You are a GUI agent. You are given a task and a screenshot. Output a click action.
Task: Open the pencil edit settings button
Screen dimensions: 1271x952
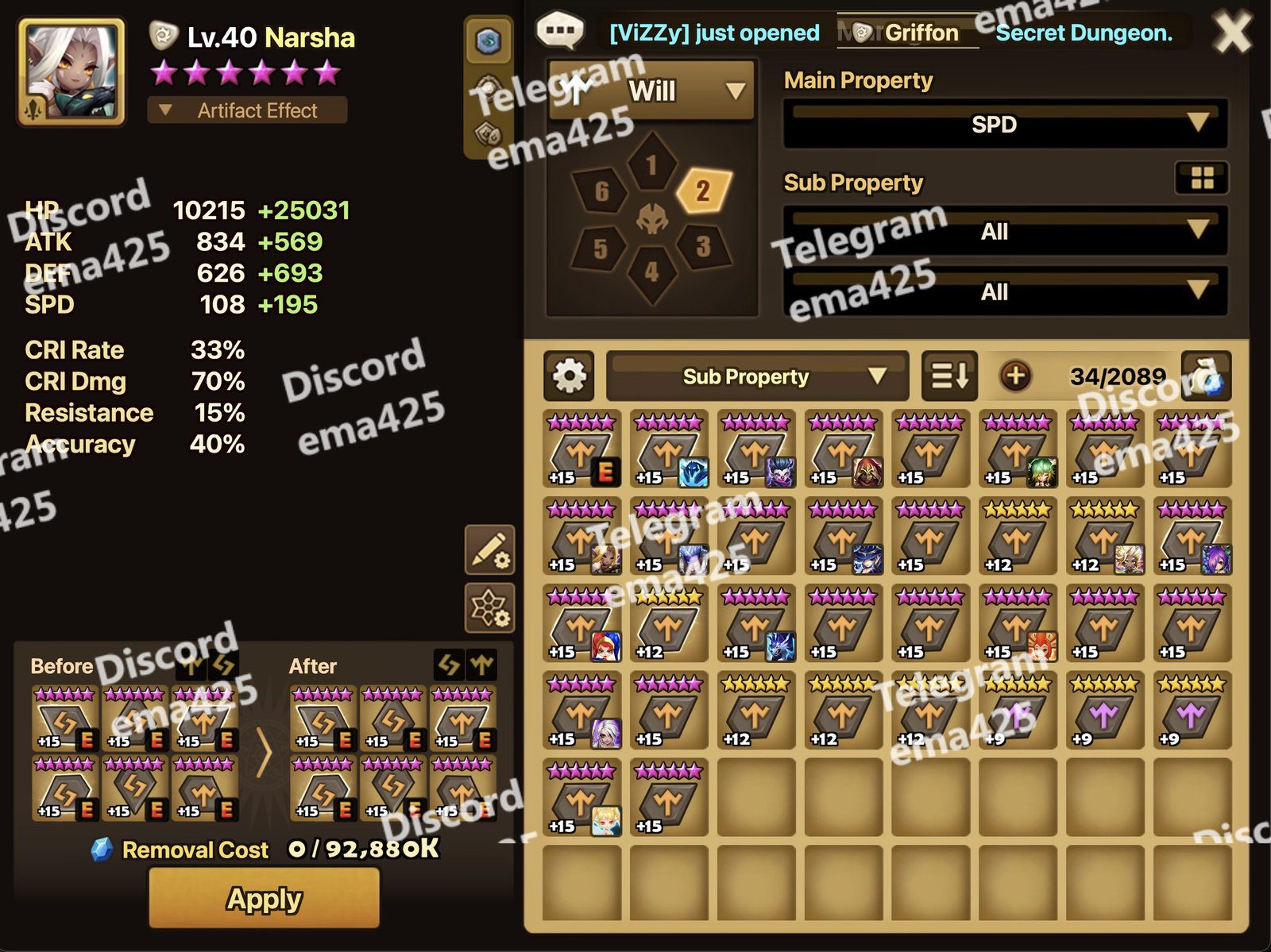(x=489, y=549)
